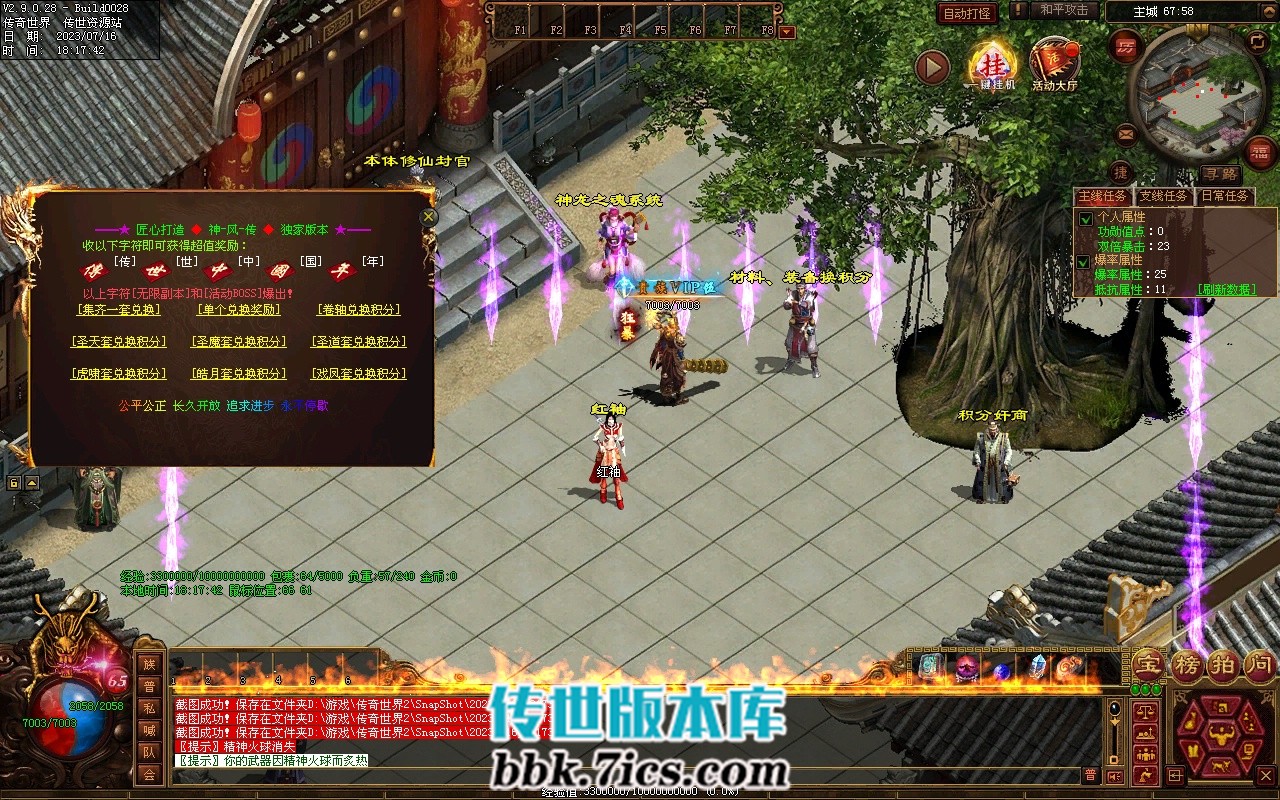Select the blue crystal quick-item slot
Viewport: 1280px width, 800px height.
tap(1038, 668)
